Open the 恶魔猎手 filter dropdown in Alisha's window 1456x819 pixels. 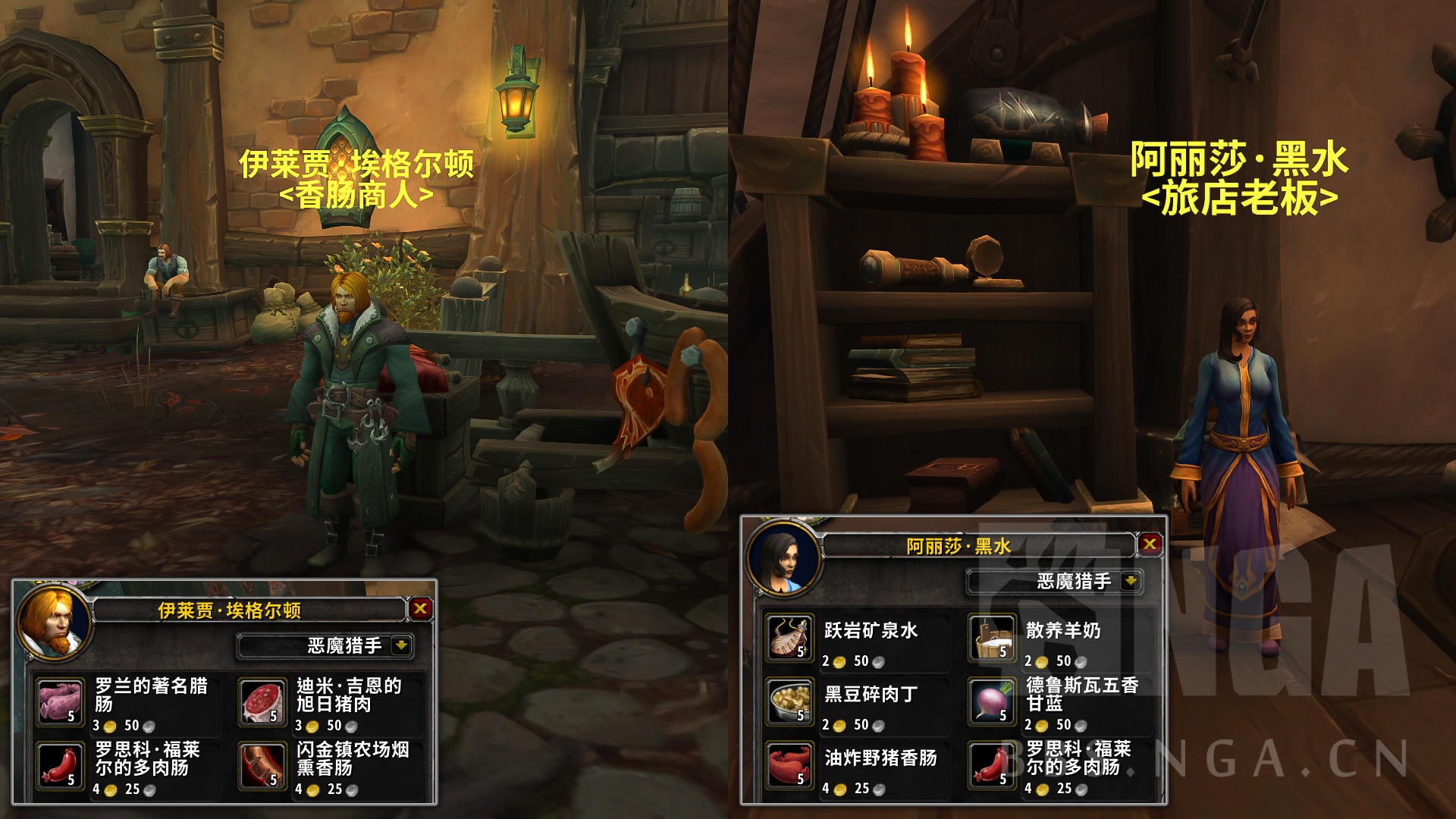pos(1053,582)
